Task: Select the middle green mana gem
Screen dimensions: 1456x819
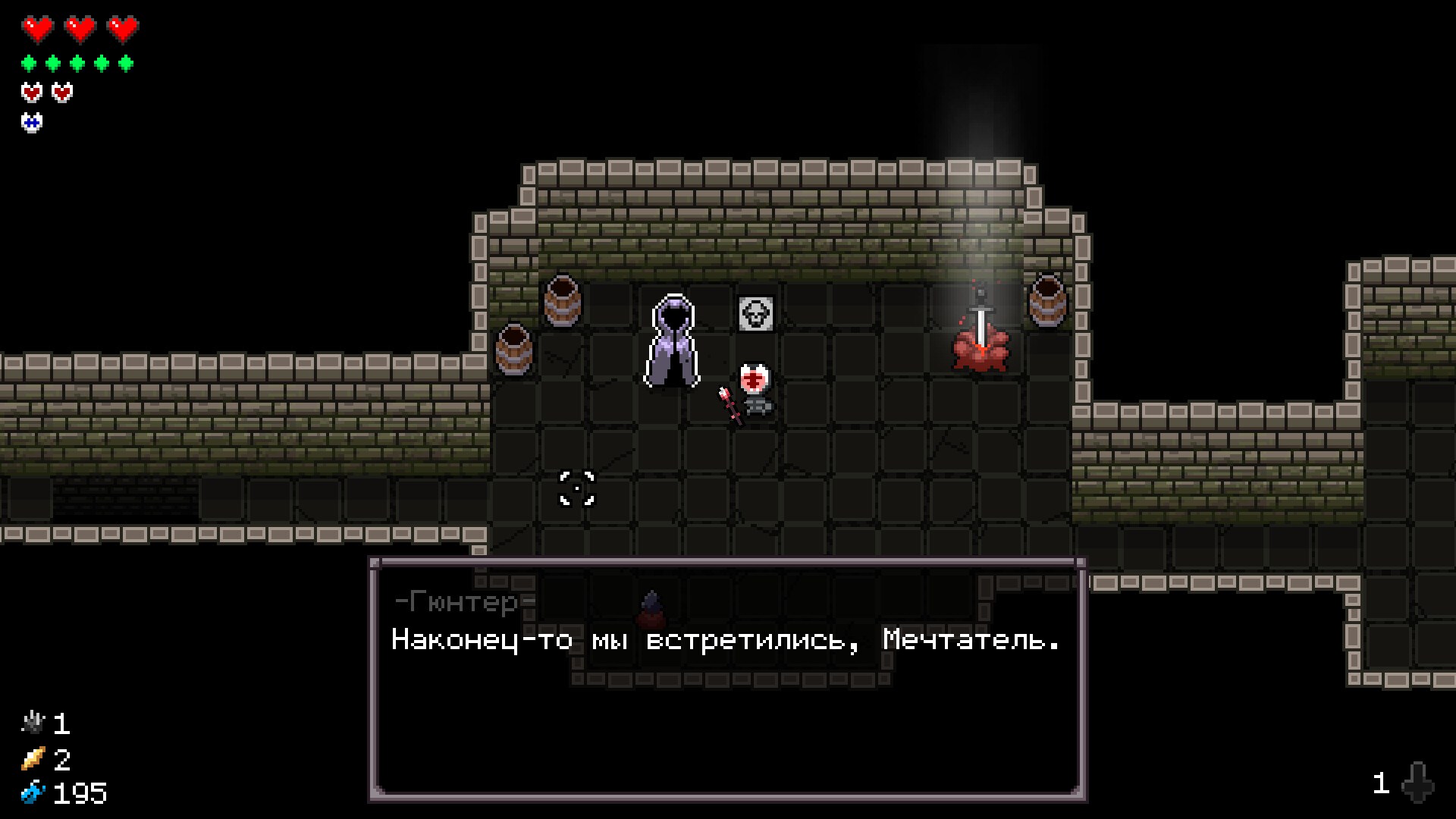Action: click(x=76, y=62)
